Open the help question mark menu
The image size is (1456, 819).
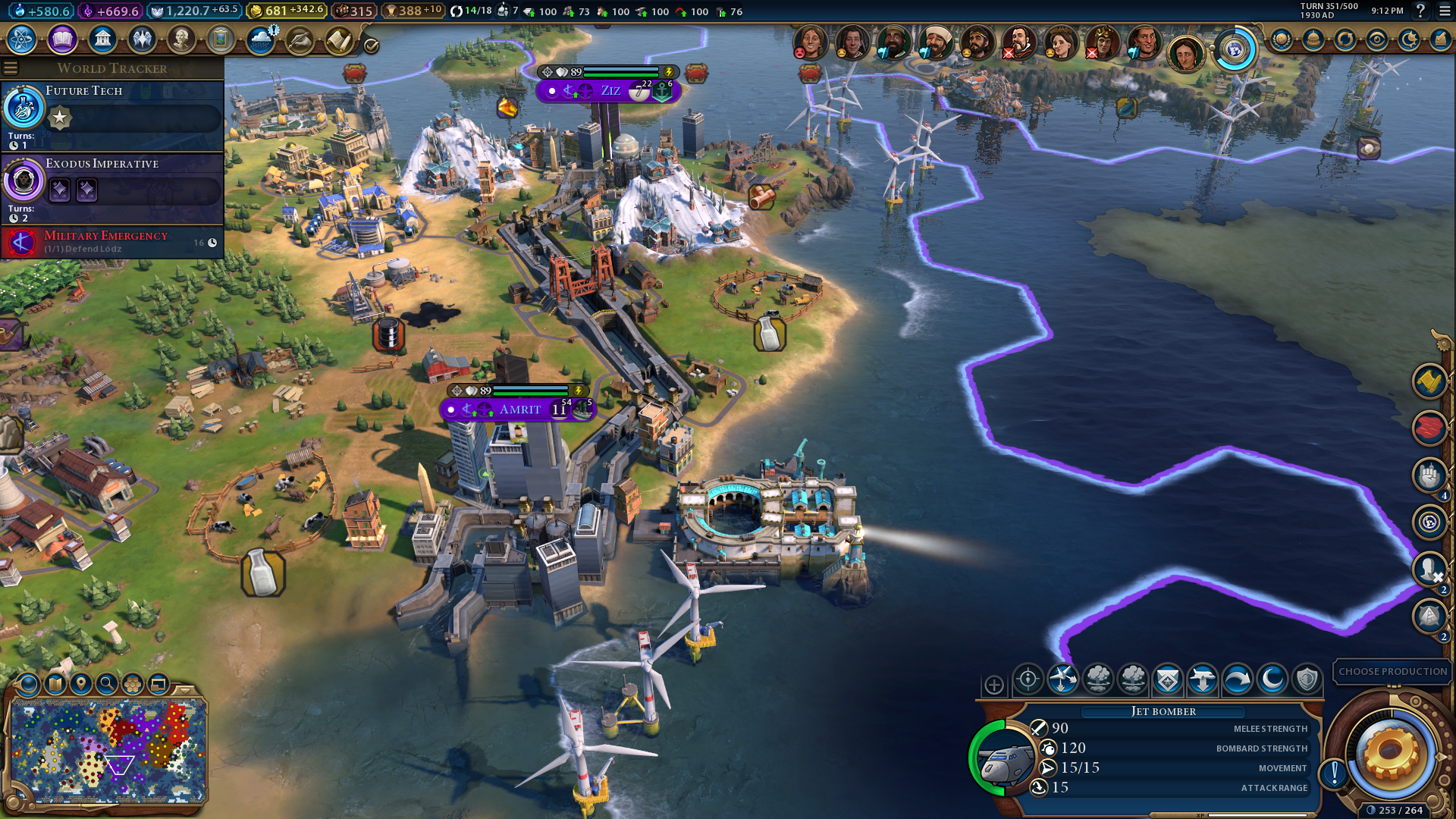(x=1420, y=11)
